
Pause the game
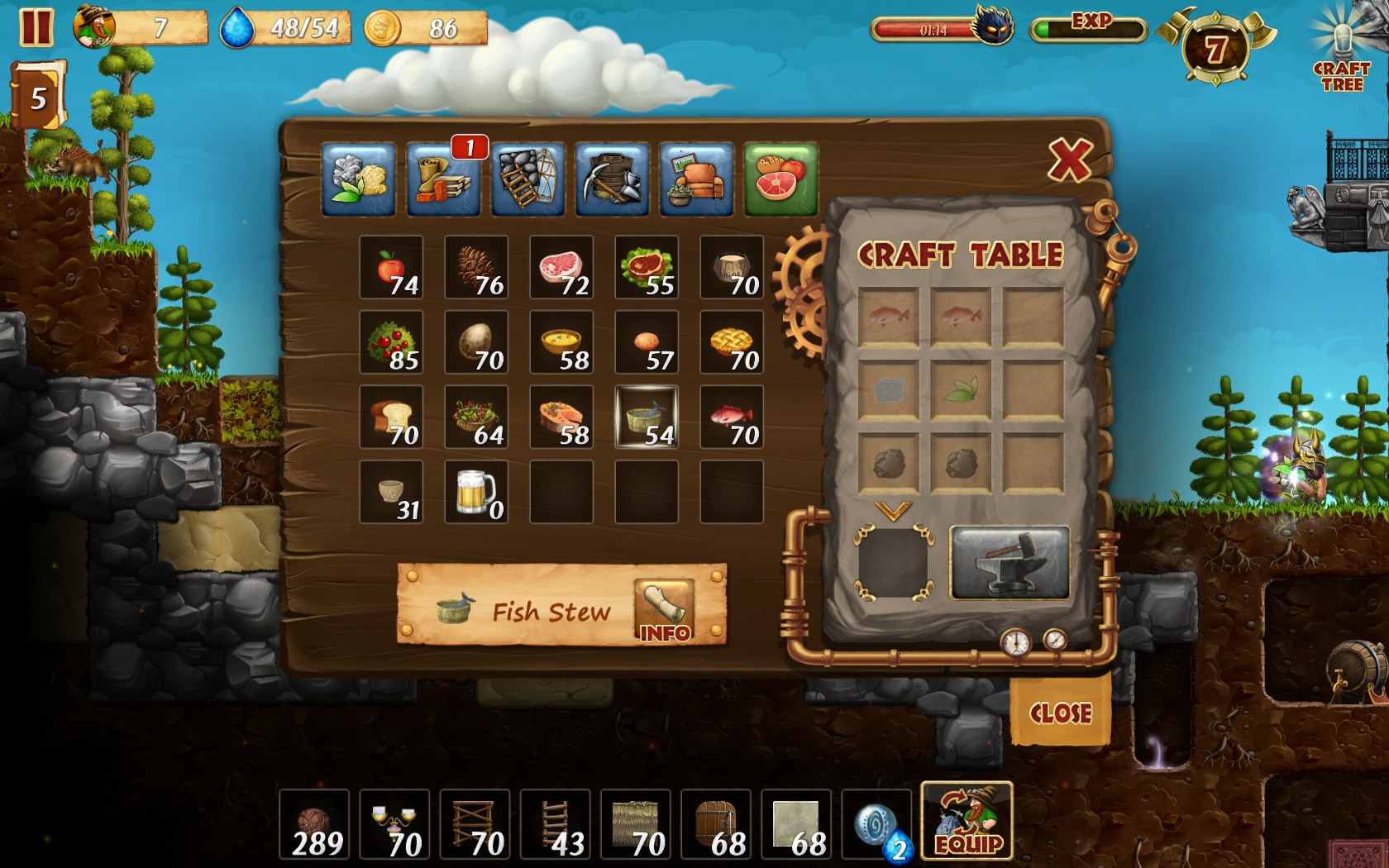[x=36, y=27]
